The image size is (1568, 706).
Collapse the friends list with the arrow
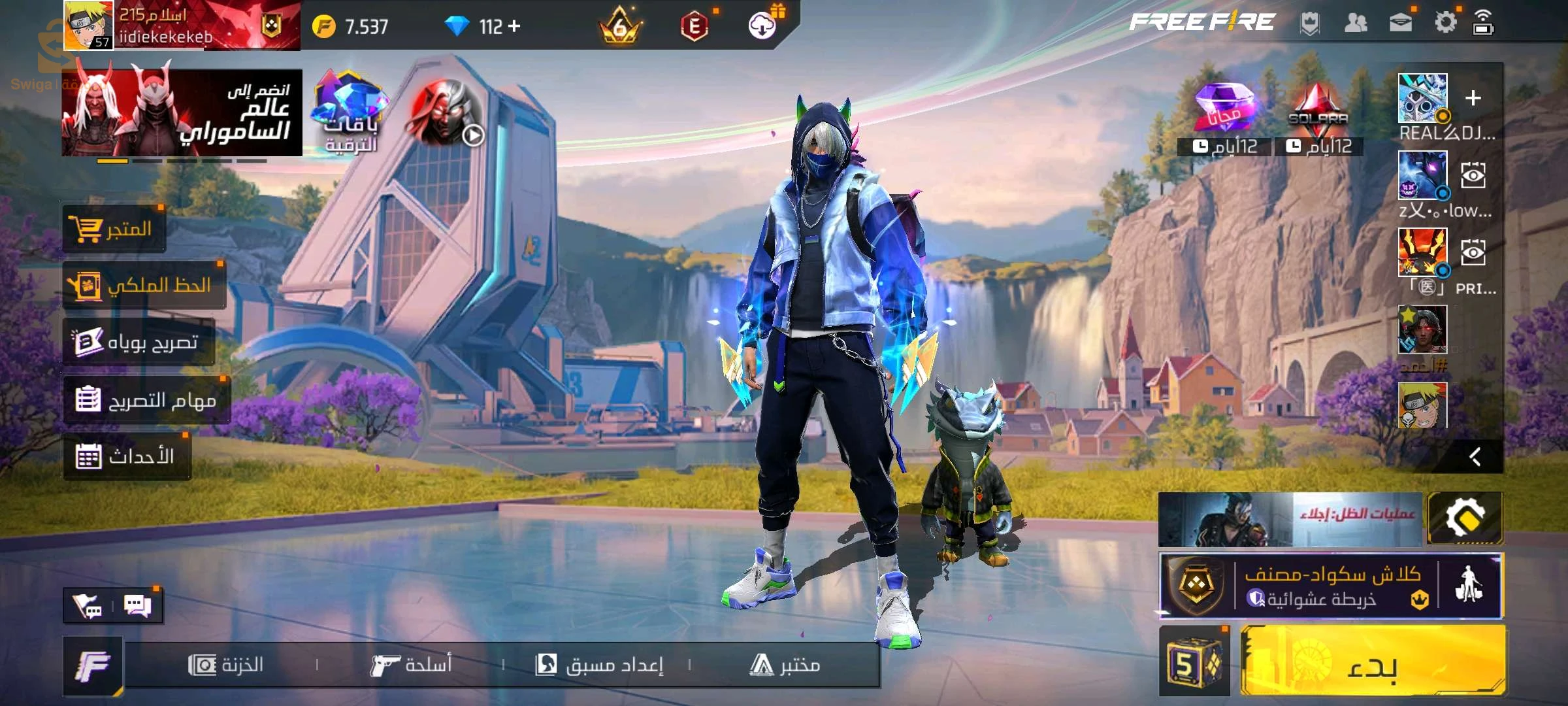[1475, 456]
